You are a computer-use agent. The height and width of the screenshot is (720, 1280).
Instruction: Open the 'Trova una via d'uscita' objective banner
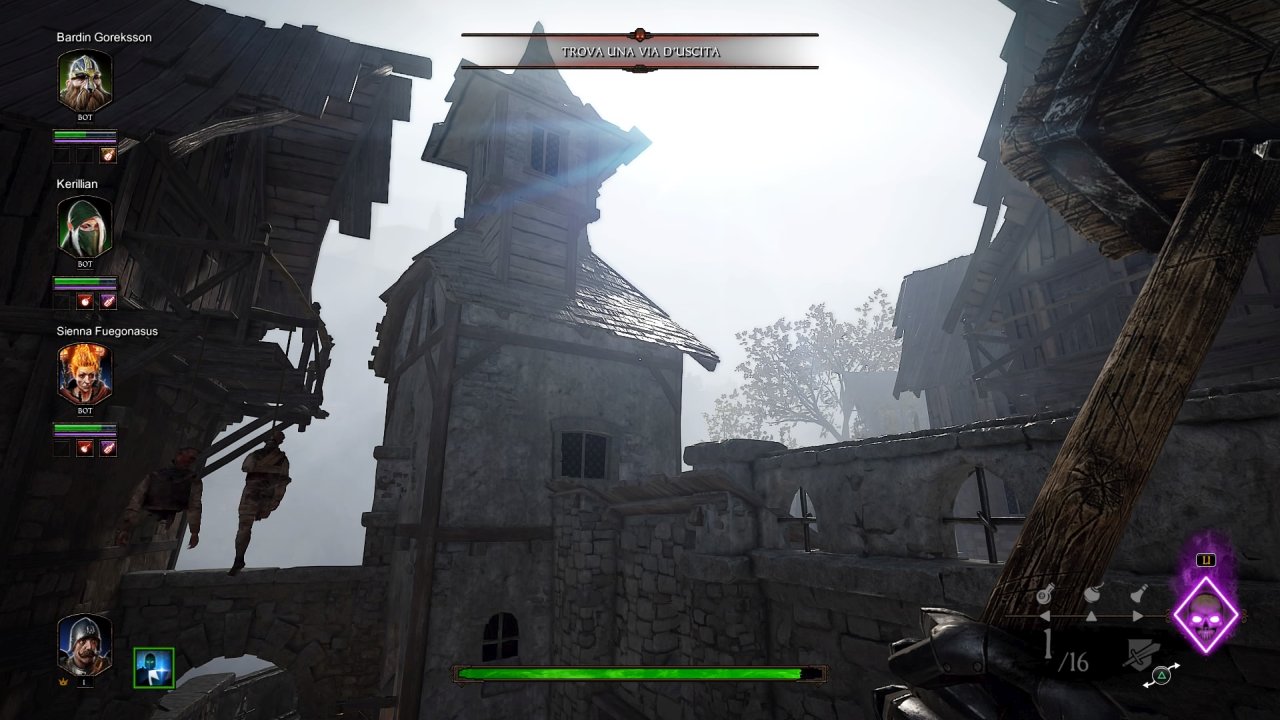(640, 51)
